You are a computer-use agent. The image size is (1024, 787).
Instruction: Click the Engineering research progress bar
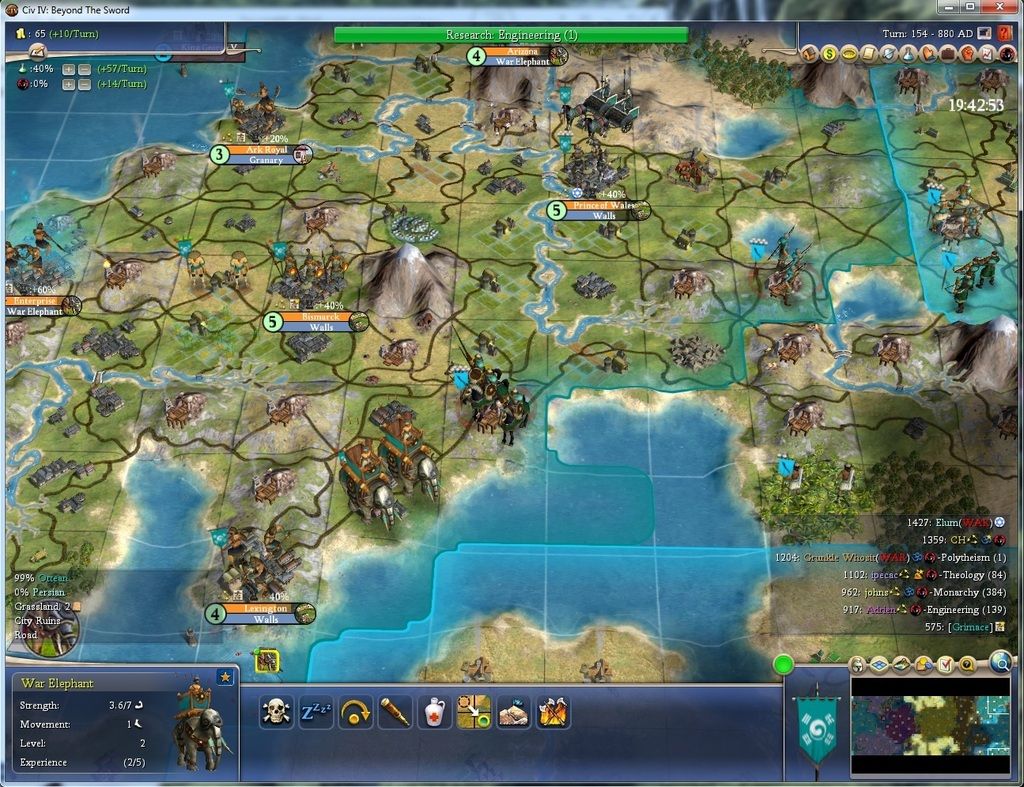pyautogui.click(x=510, y=35)
